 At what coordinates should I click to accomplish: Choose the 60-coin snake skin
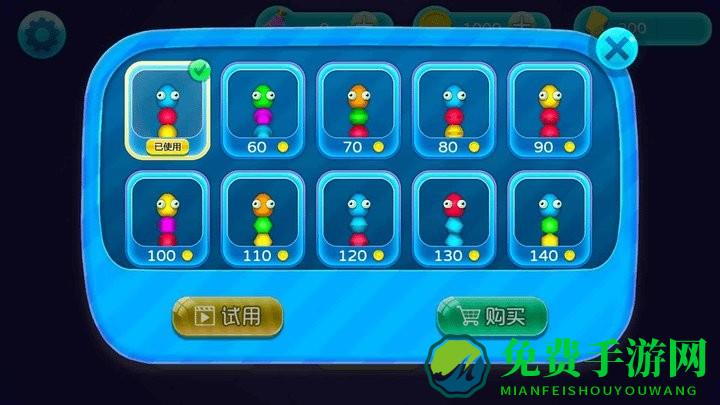[x=264, y=110]
